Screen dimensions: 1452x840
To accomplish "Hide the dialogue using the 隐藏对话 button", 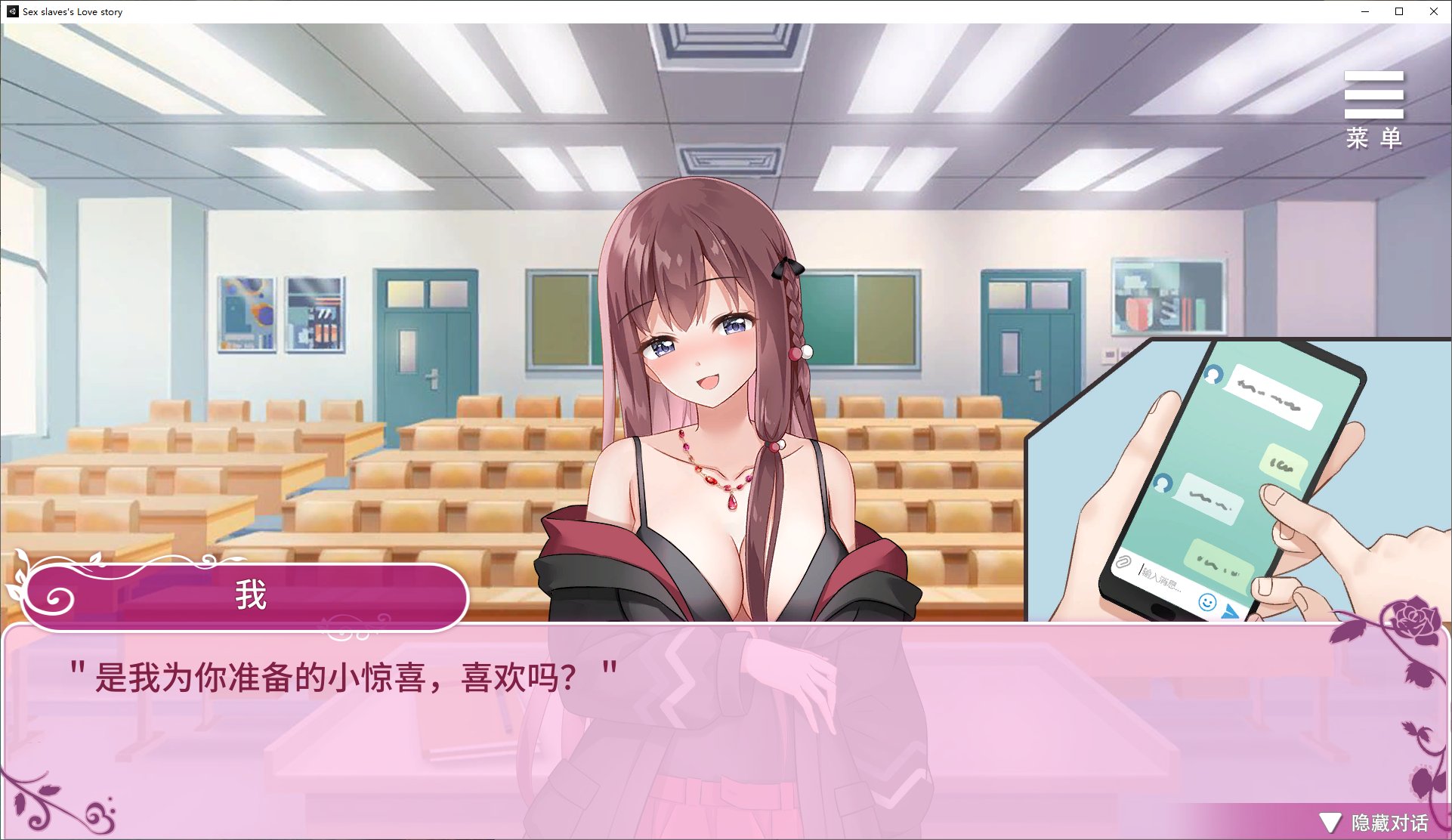I will pos(1375,823).
